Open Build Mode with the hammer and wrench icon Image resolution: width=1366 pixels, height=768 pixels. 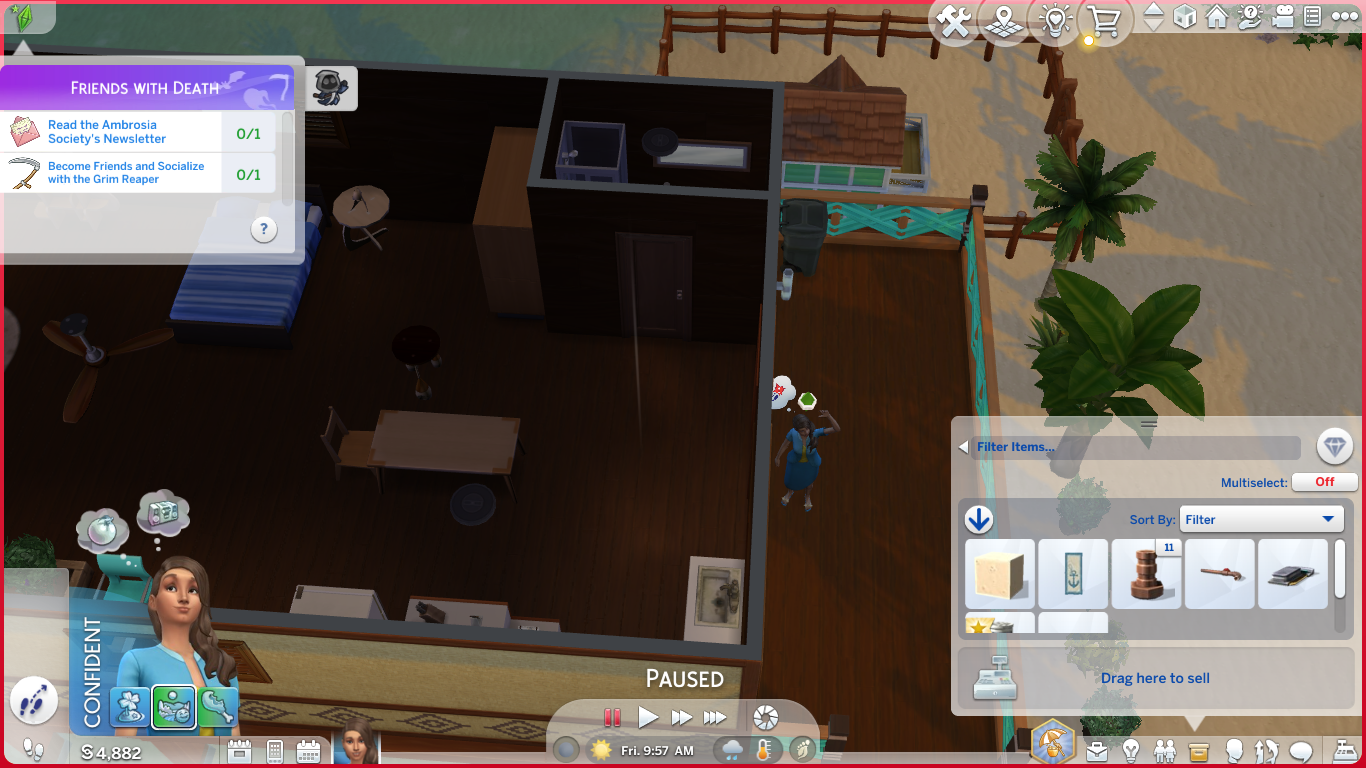[x=955, y=18]
